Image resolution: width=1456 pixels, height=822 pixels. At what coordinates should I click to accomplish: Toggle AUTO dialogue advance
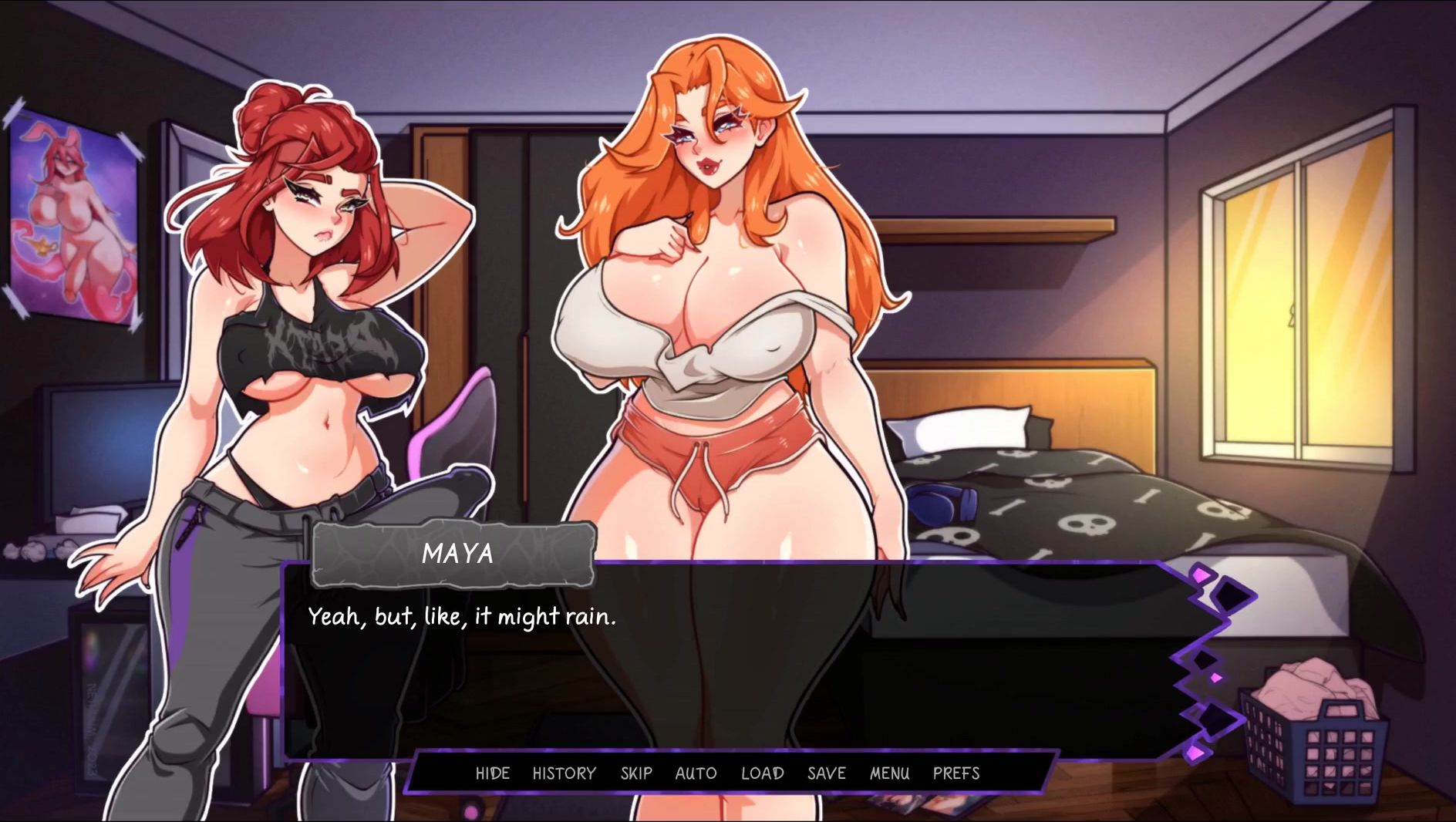pyautogui.click(x=696, y=773)
